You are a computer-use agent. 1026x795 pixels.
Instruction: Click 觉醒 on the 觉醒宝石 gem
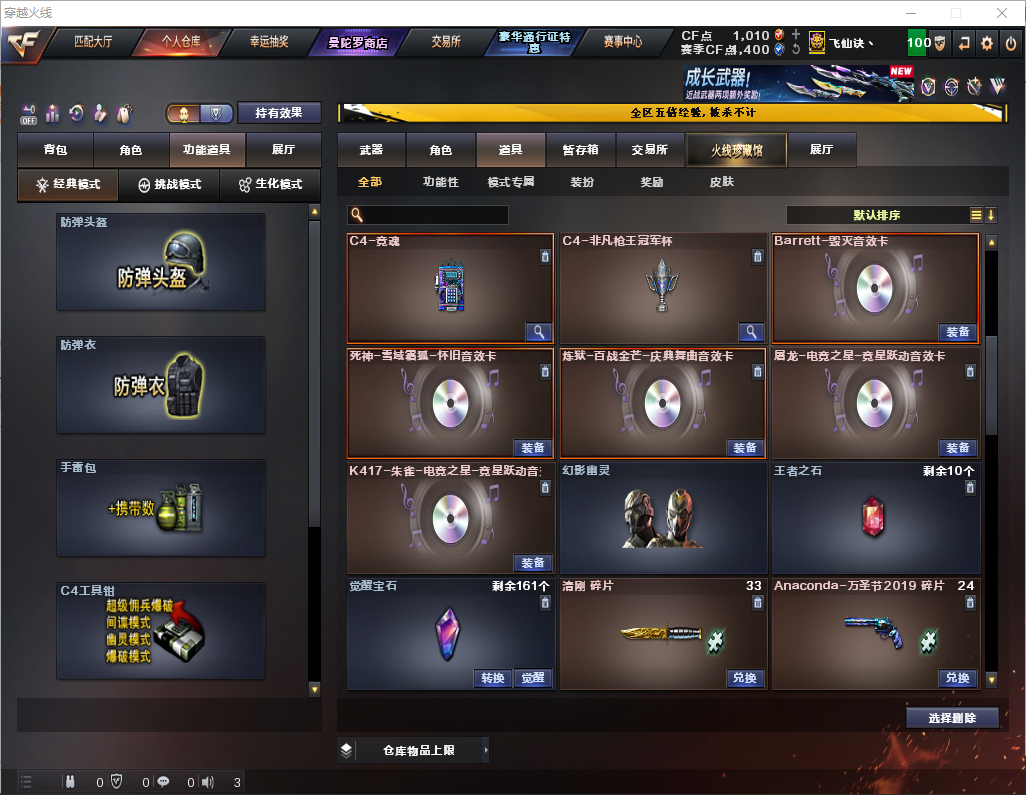pos(533,678)
